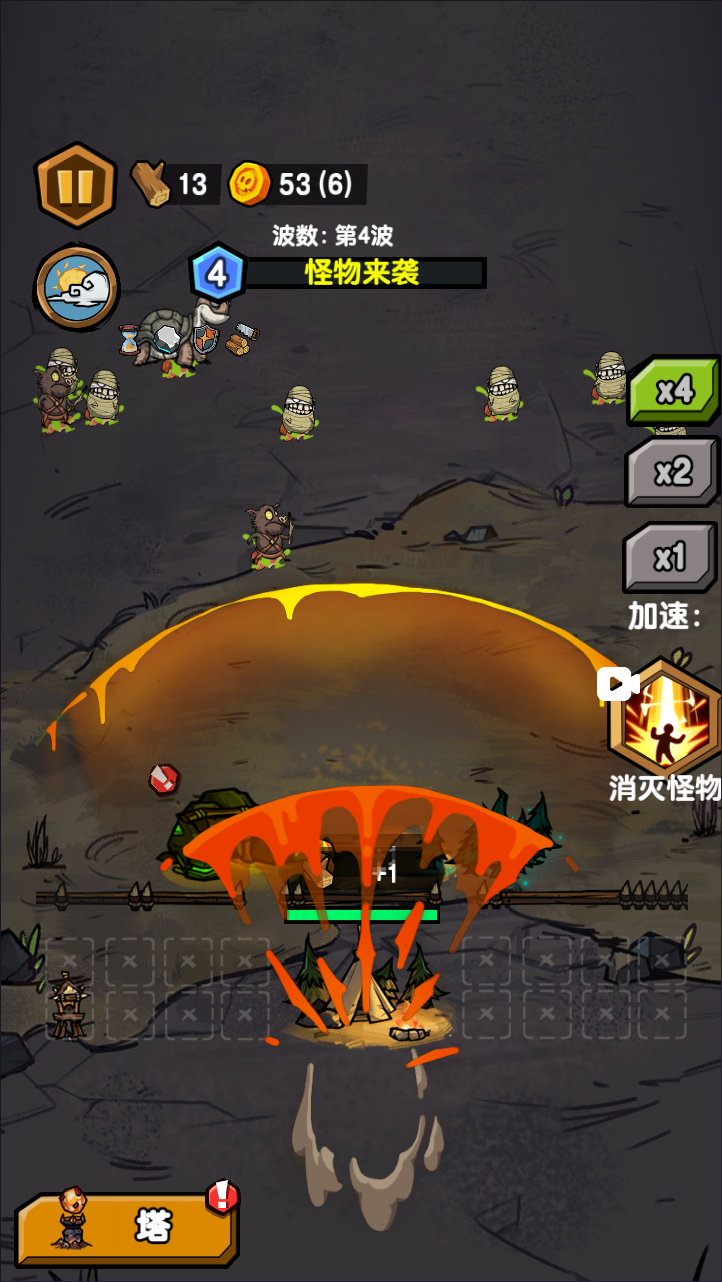Switch game speed to x2
722x1282 pixels.
point(673,472)
